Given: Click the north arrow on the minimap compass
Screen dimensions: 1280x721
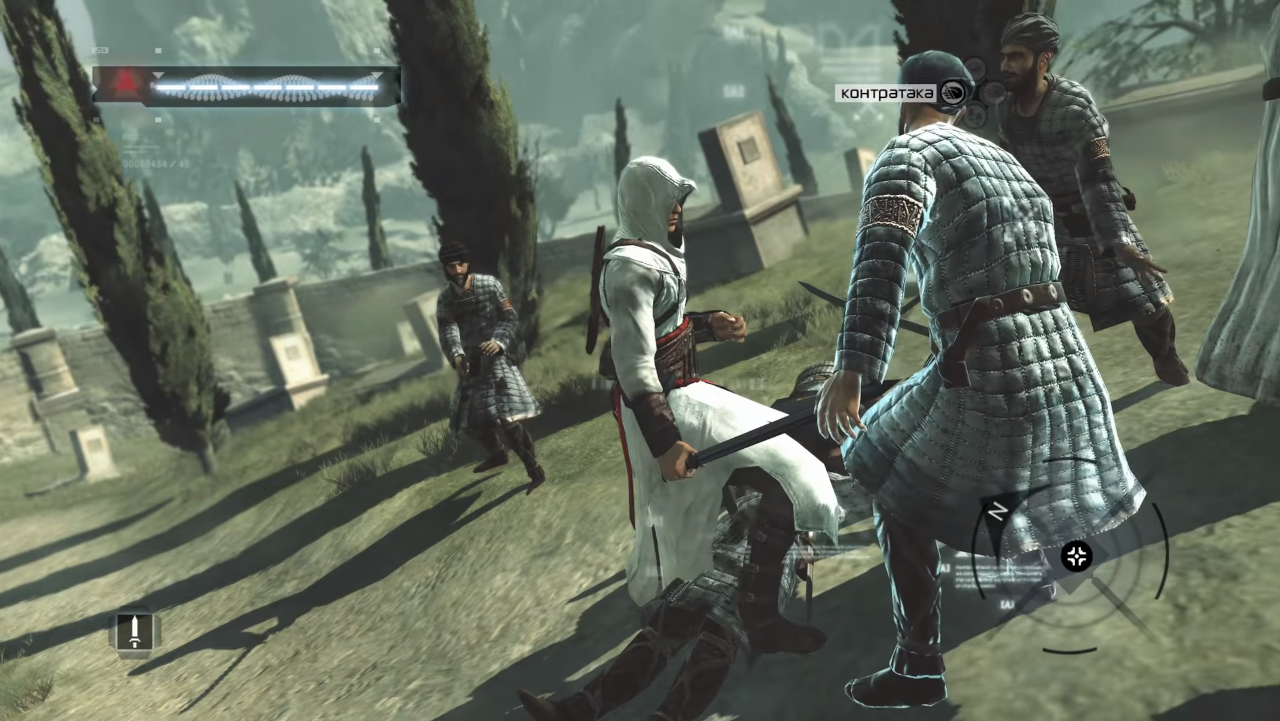Looking at the screenshot, I should pyautogui.click(x=996, y=510).
